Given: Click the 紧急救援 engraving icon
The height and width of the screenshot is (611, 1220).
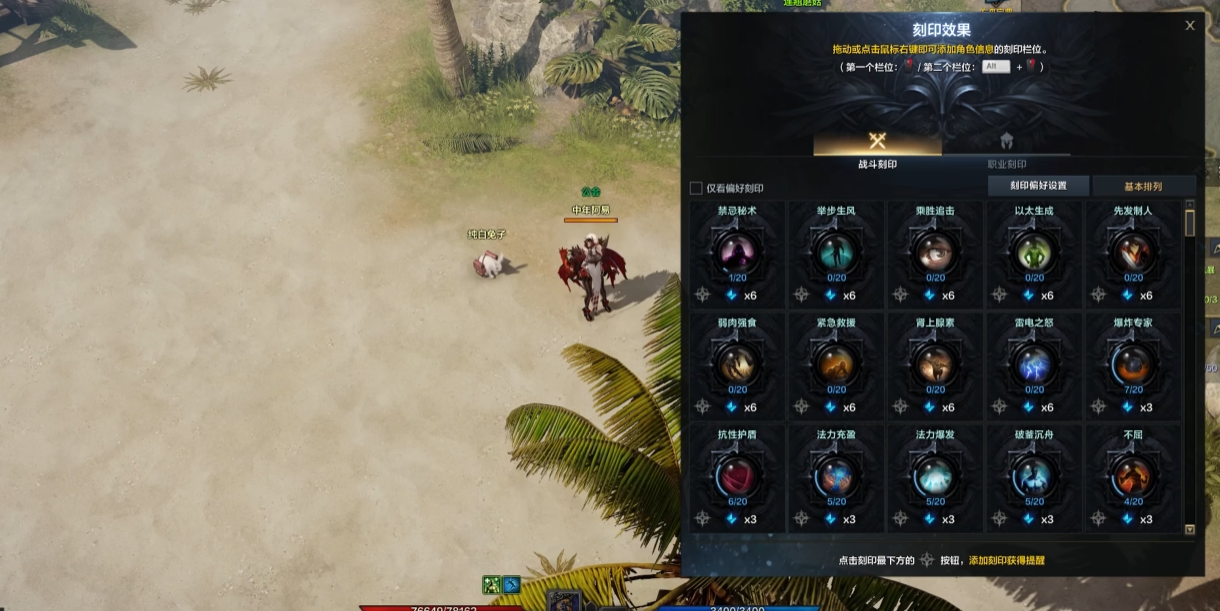Looking at the screenshot, I should (836, 364).
